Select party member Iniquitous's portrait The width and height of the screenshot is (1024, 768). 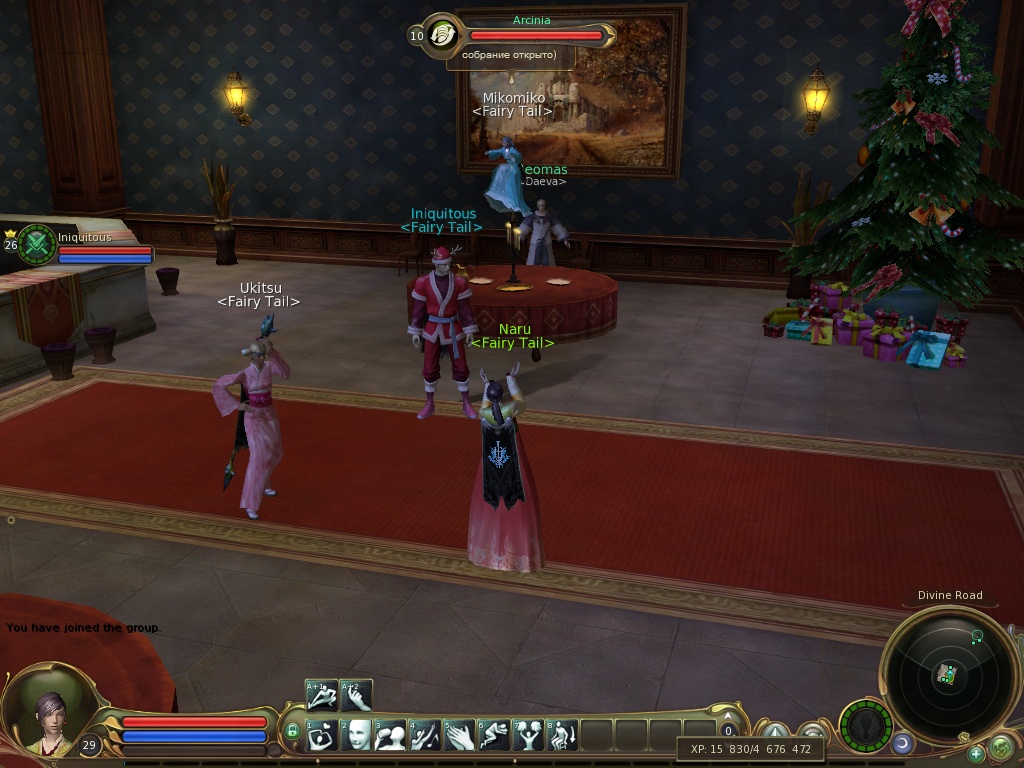tap(37, 245)
